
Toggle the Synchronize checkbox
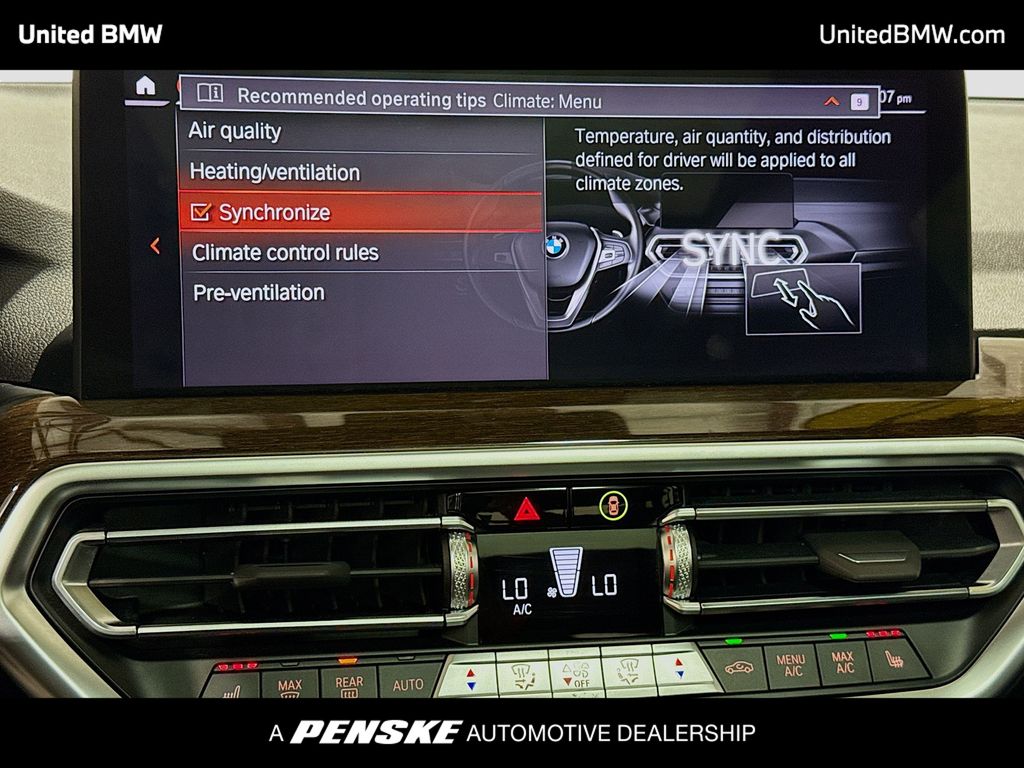pos(202,212)
